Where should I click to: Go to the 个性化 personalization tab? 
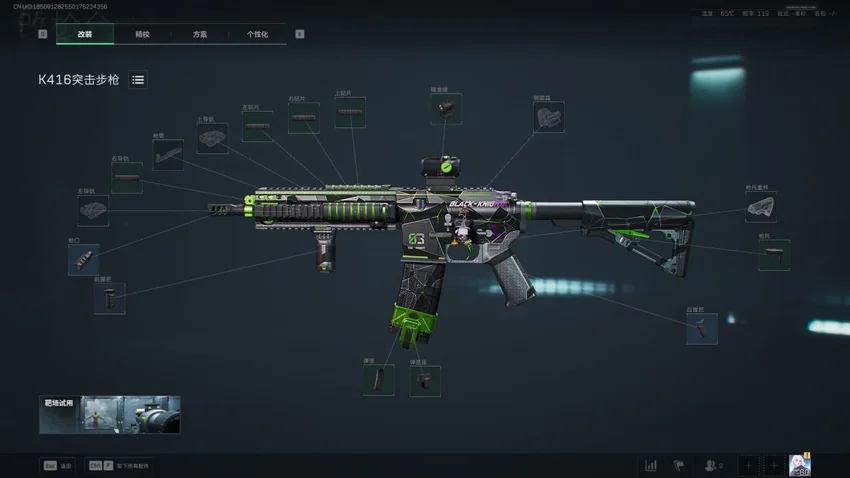pyautogui.click(x=258, y=34)
